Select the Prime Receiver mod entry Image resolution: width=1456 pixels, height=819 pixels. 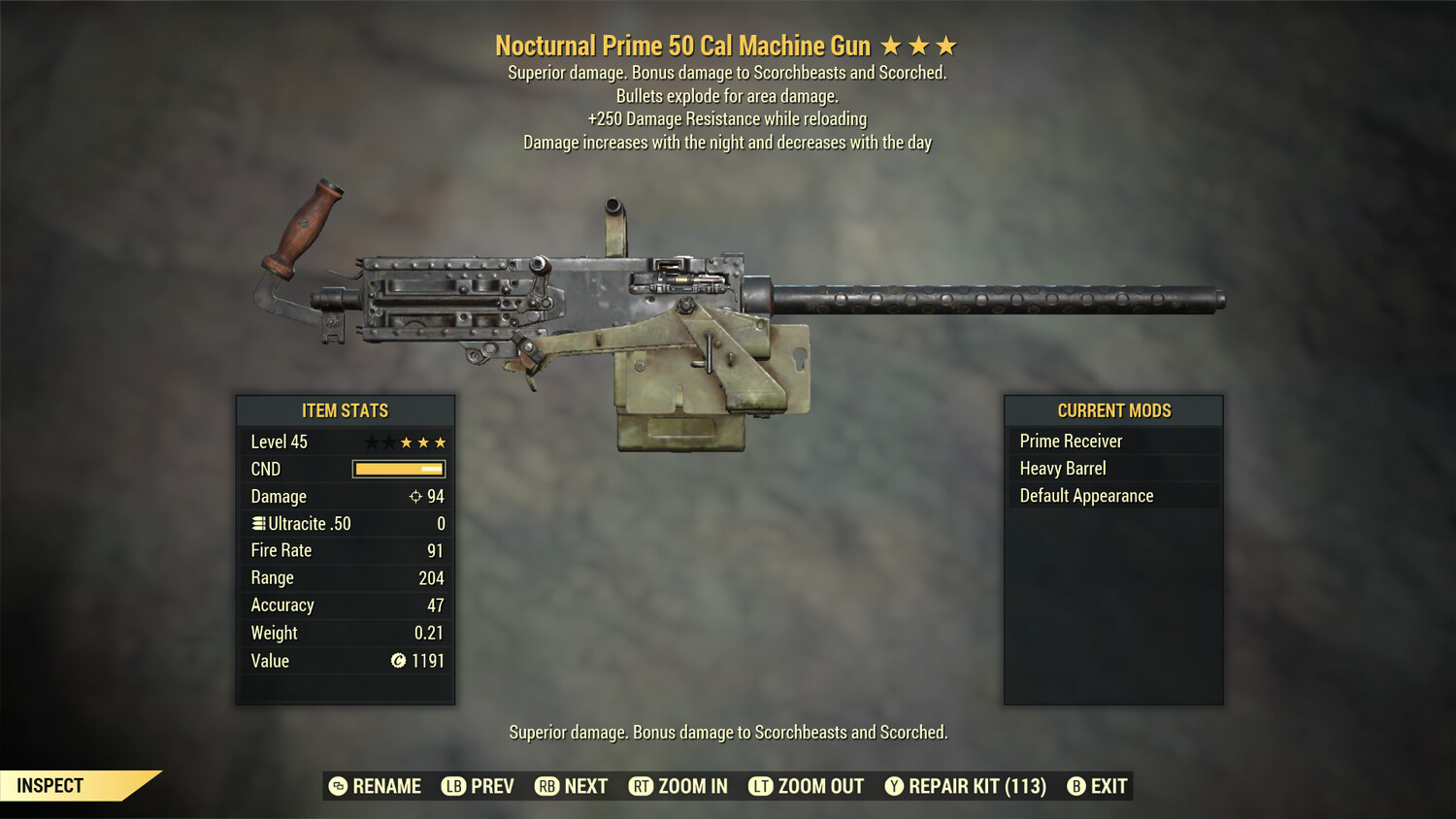(1071, 440)
